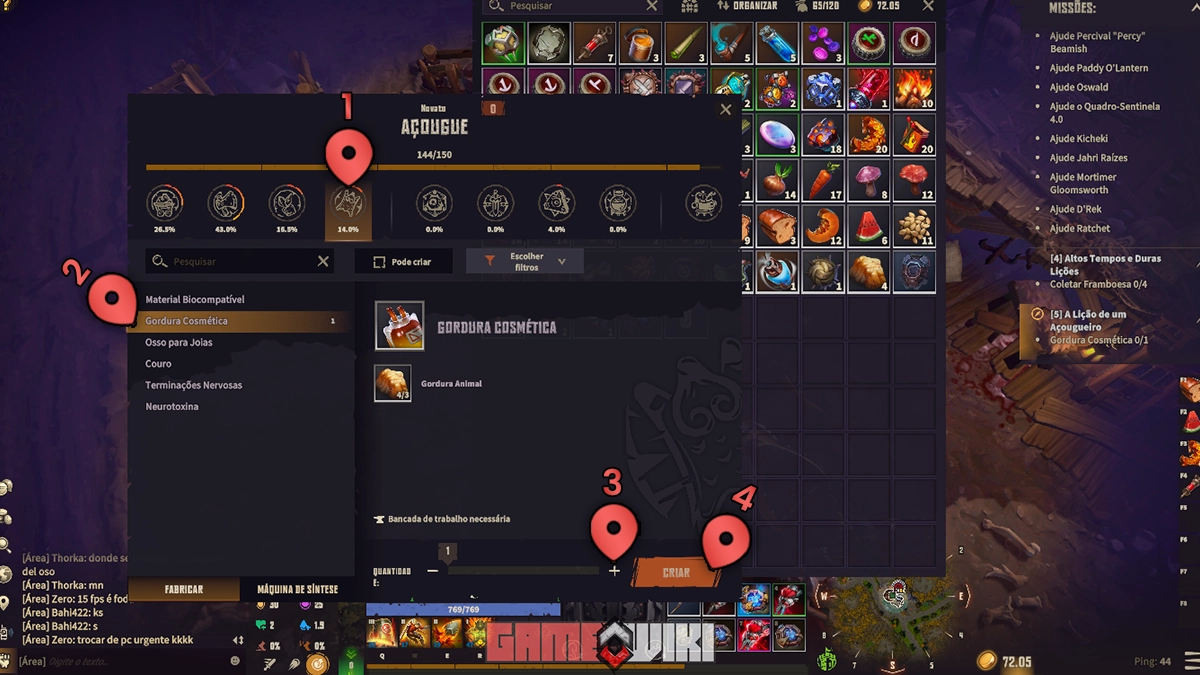The image size is (1200, 675).
Task: Close the Açougue crafting window
Action: coord(726,110)
